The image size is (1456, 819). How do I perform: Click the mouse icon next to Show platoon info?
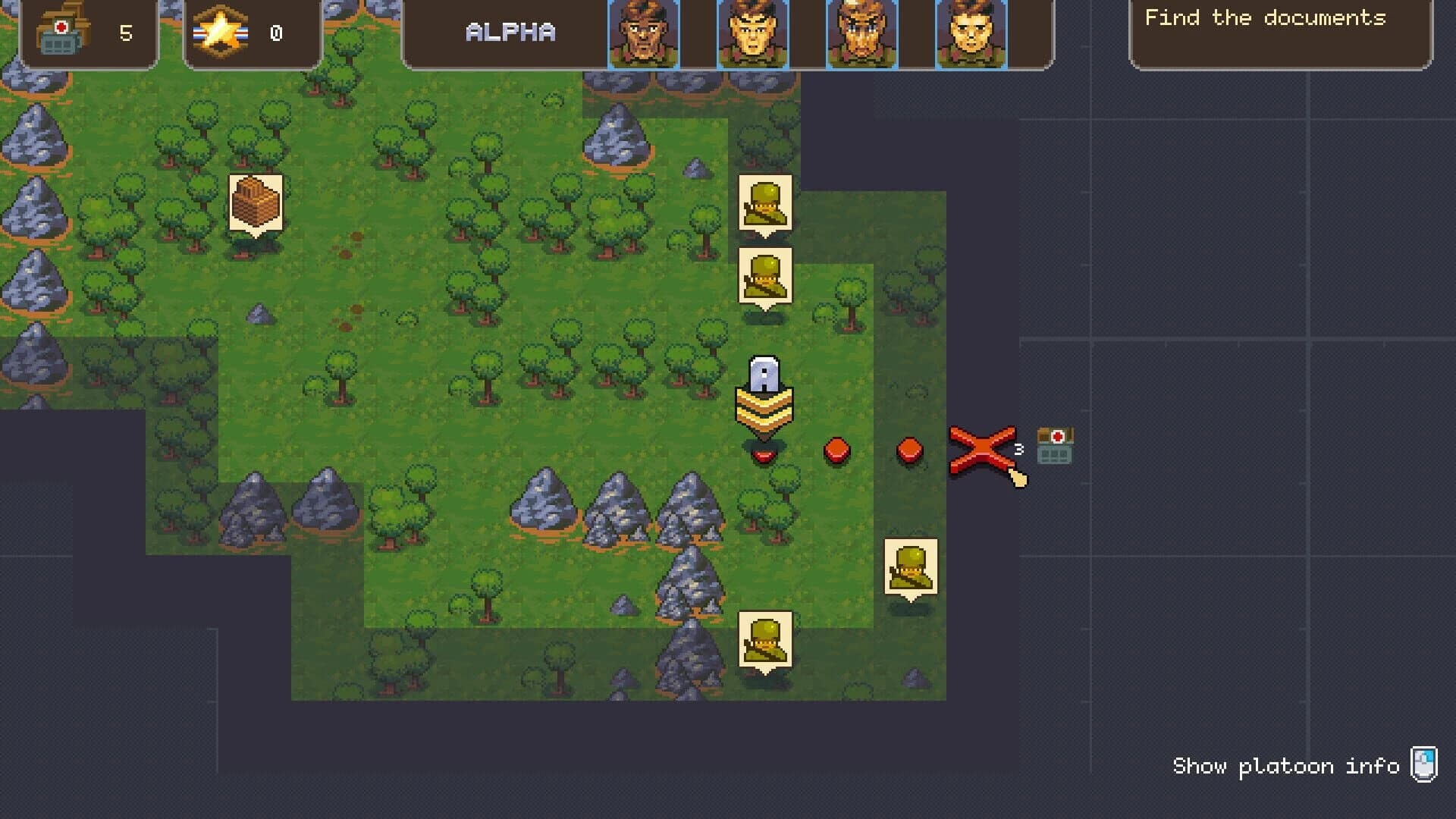point(1424,766)
